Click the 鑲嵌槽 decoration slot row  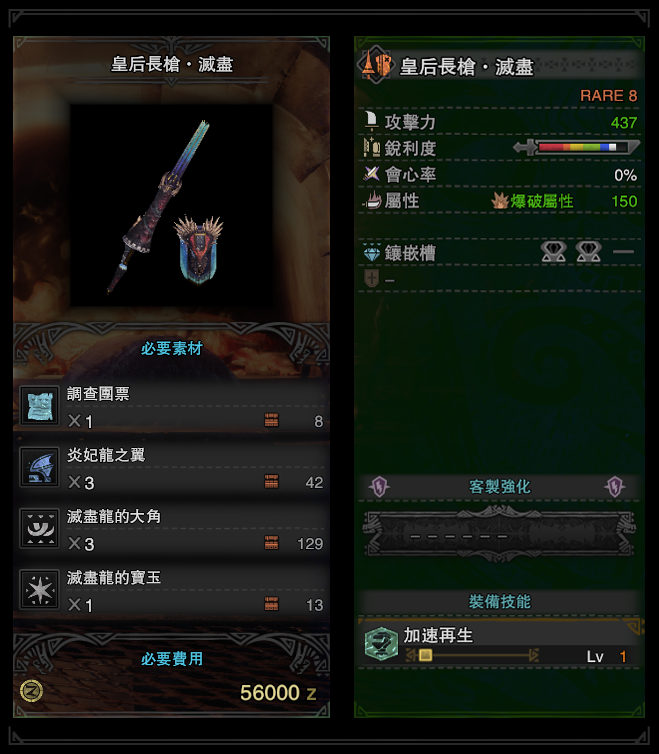pyautogui.click(x=499, y=253)
